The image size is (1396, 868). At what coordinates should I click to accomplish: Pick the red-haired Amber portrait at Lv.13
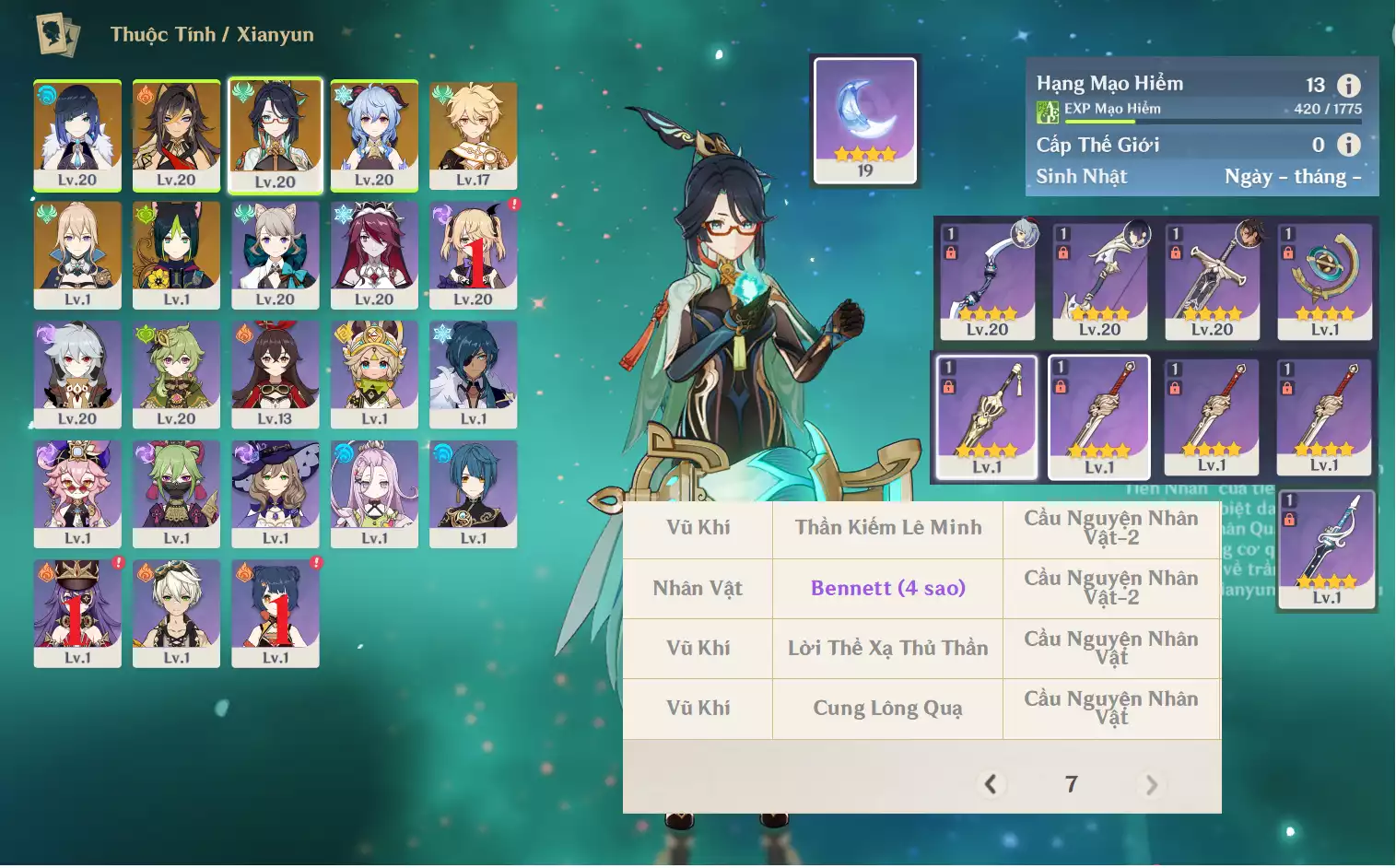point(275,374)
